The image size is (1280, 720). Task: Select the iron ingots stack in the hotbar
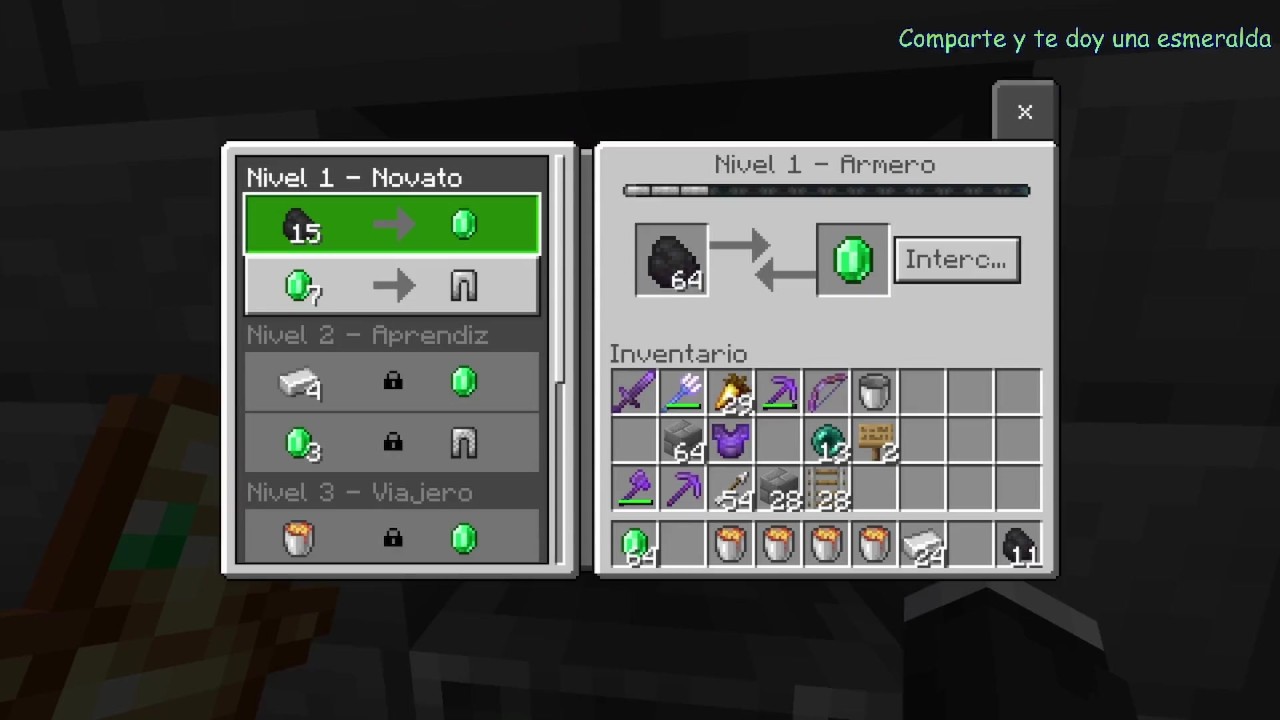click(922, 546)
